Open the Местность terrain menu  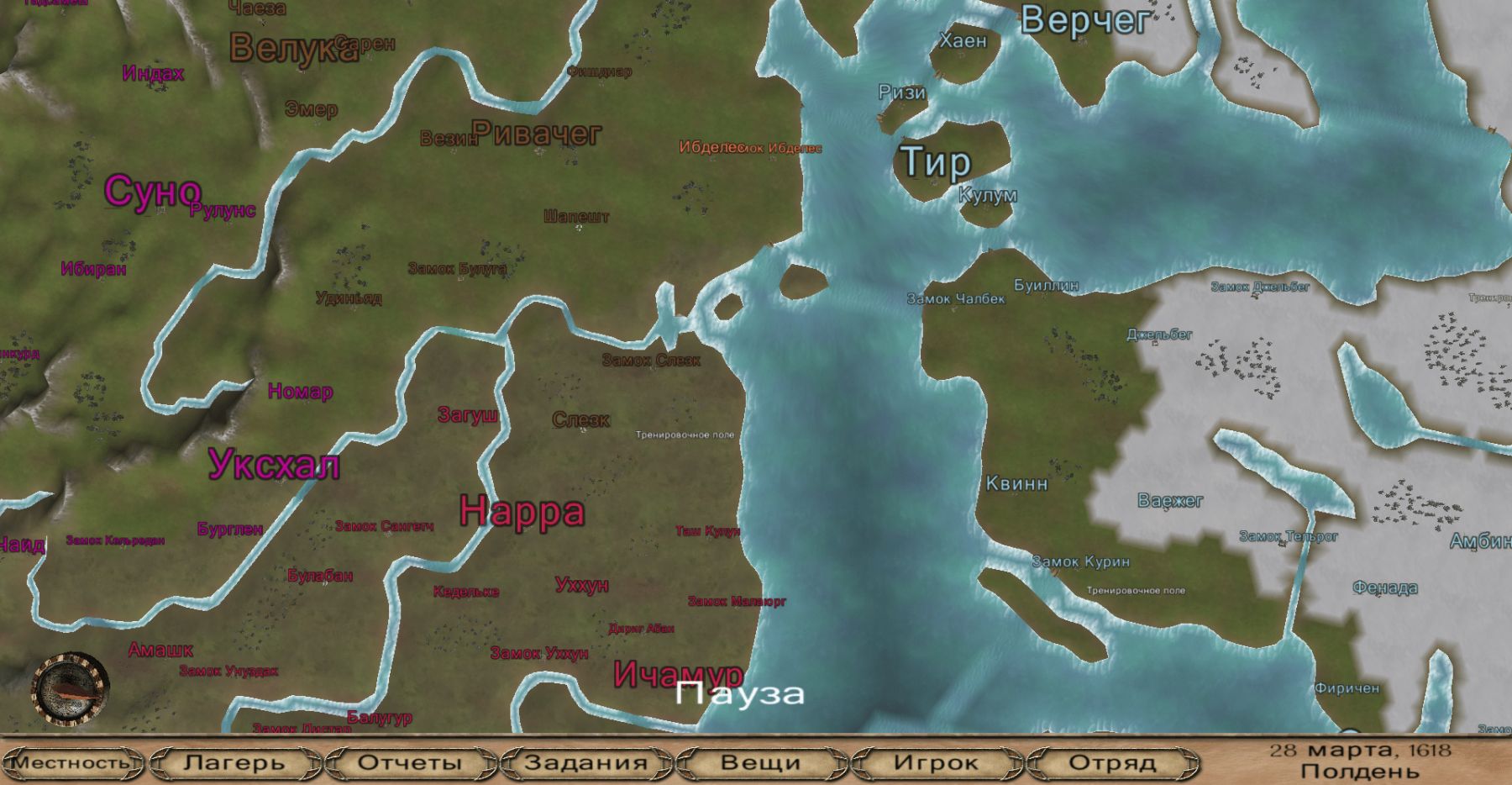tap(72, 763)
